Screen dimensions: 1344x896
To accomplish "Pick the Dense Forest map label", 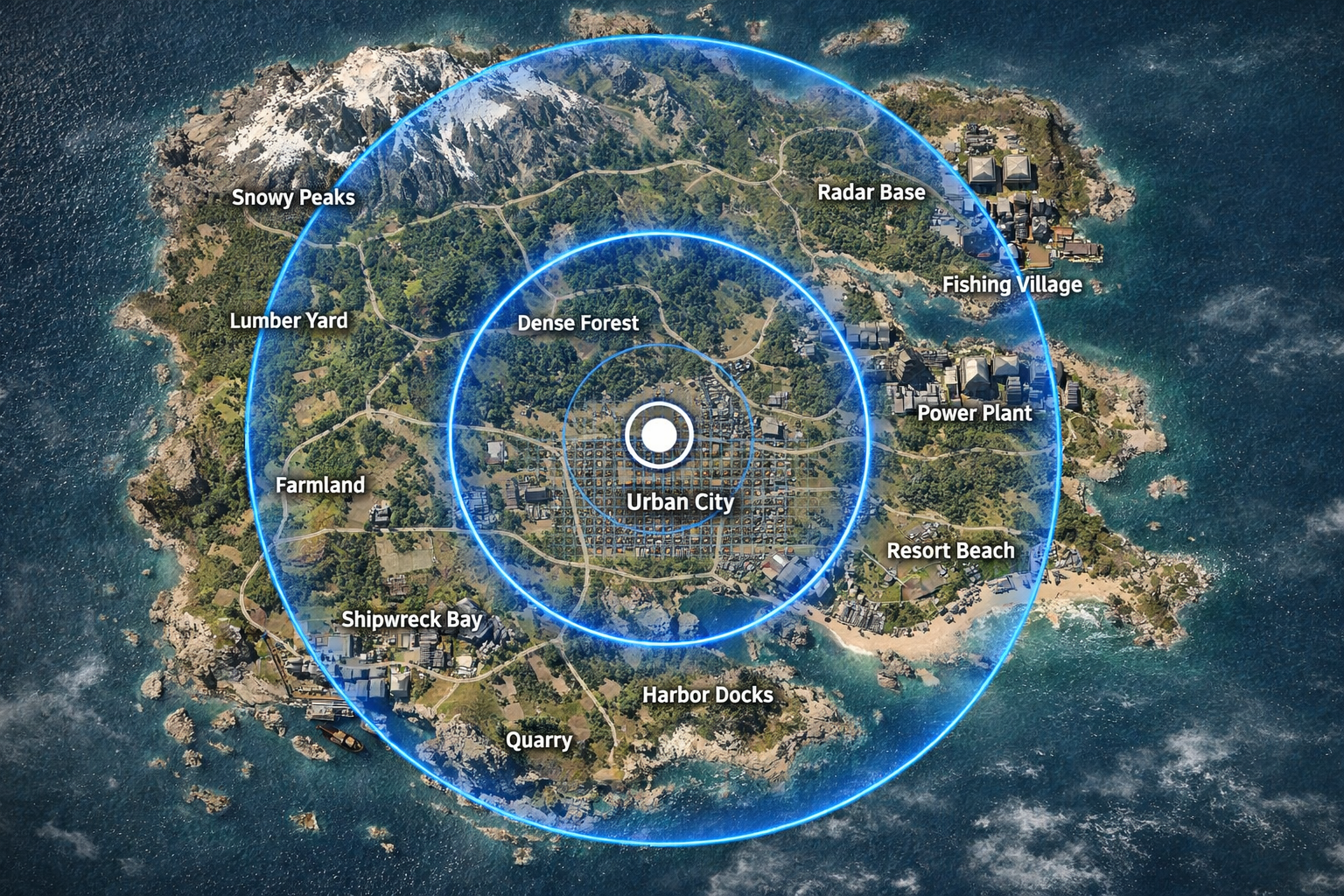I will pos(577,323).
